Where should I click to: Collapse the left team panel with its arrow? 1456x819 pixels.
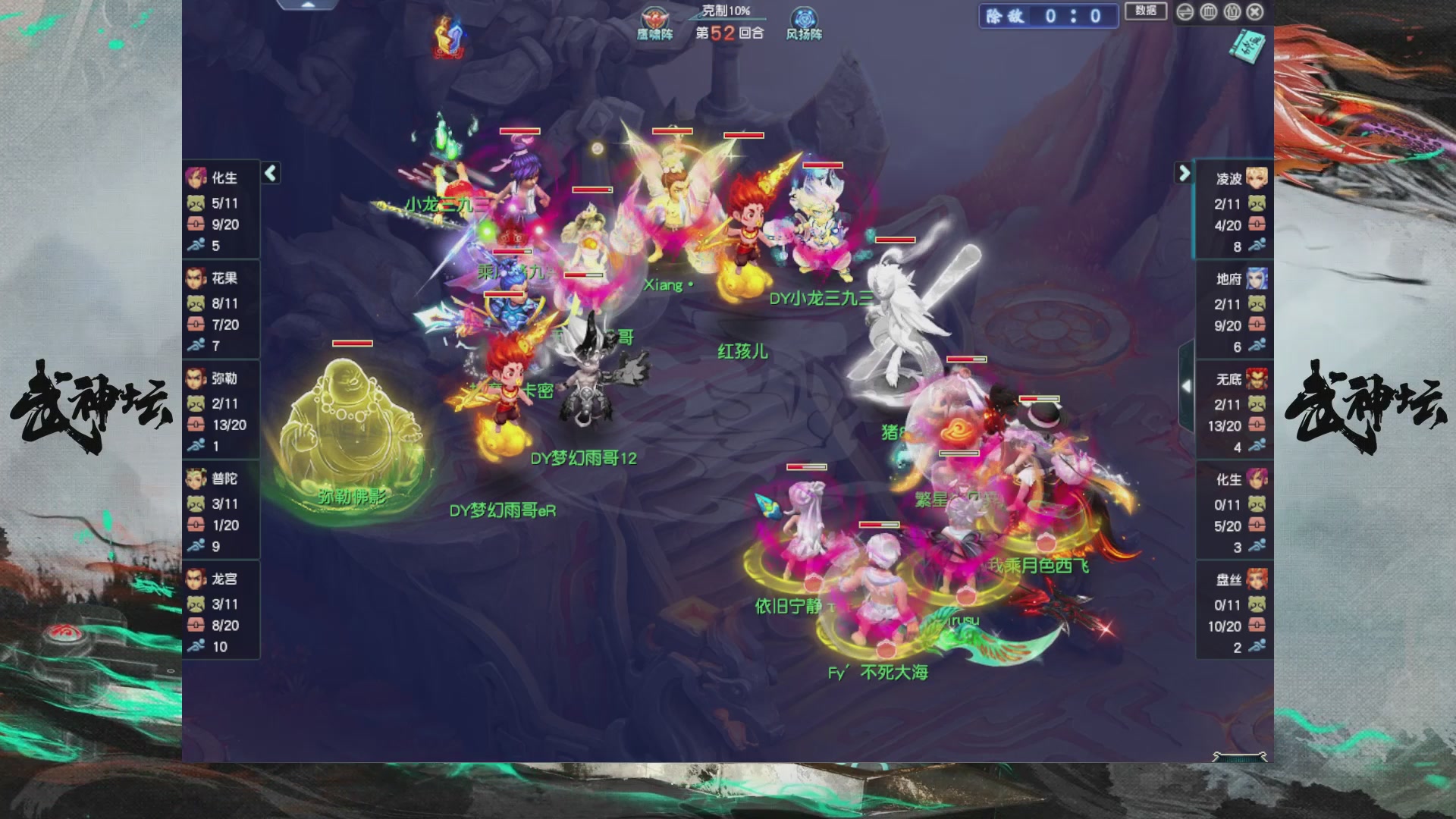click(x=269, y=173)
